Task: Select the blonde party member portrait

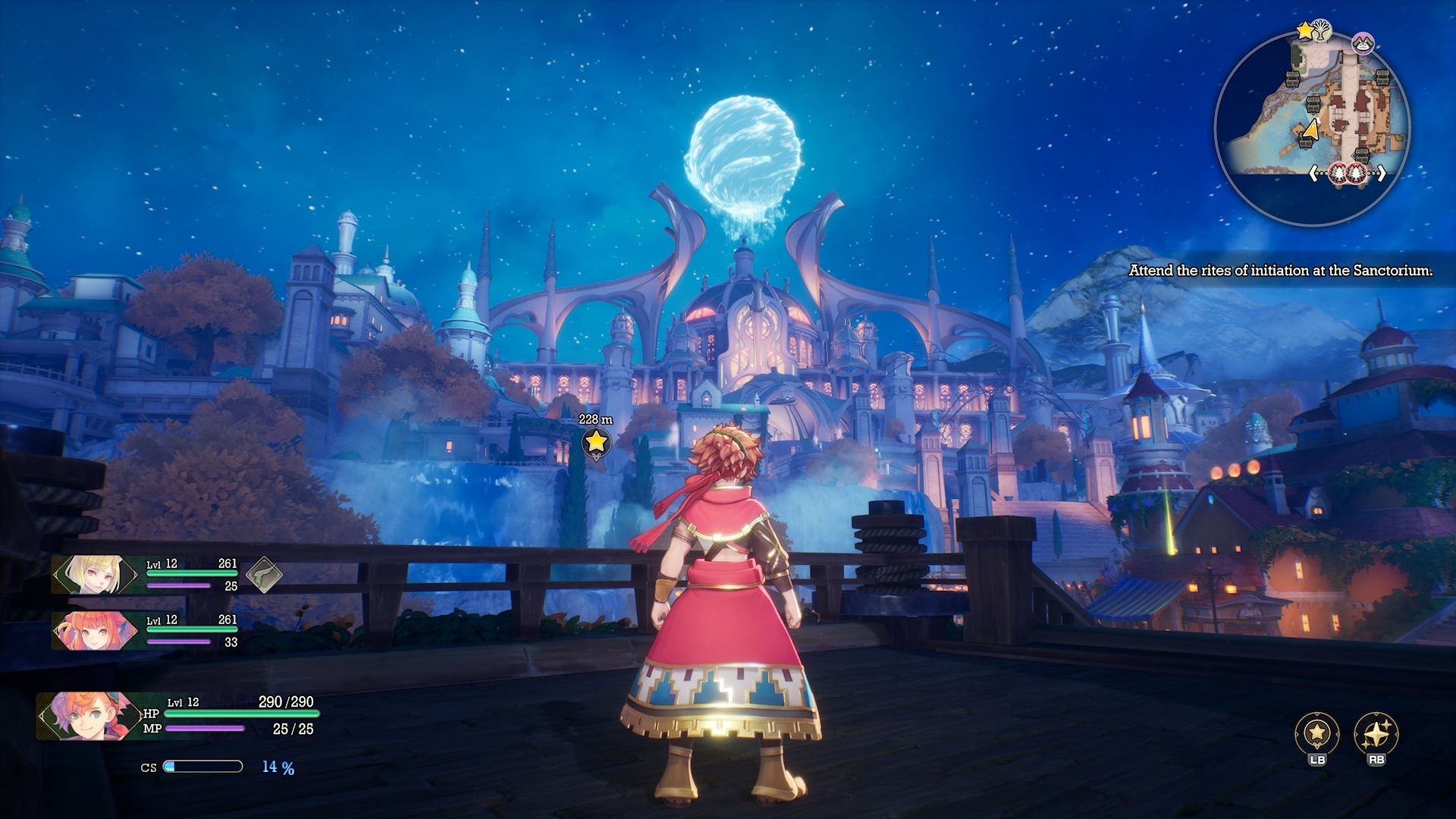Action: tap(93, 575)
